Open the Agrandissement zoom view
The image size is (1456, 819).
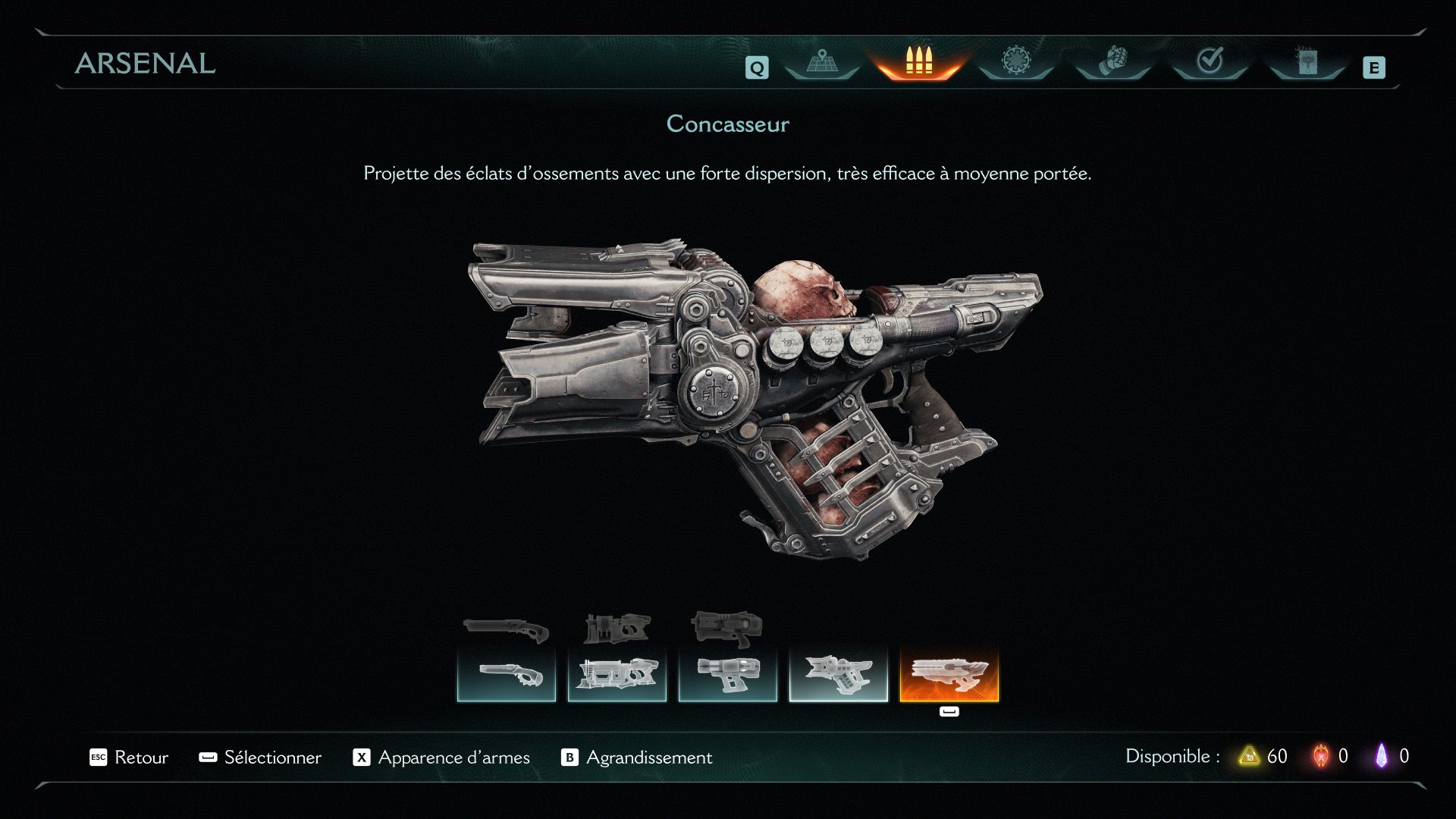637,757
